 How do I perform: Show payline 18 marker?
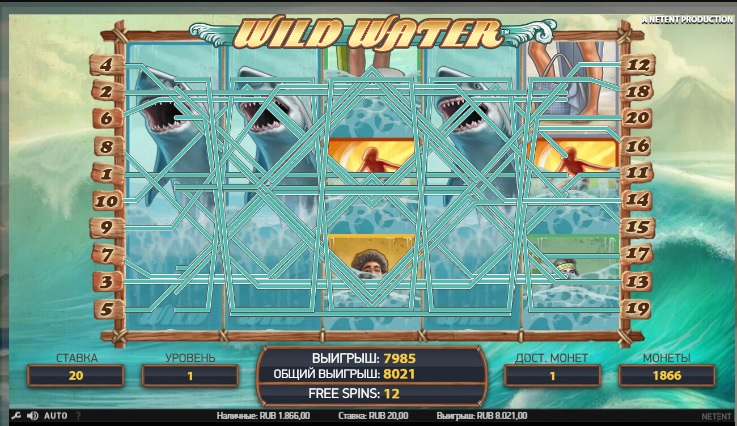640,91
